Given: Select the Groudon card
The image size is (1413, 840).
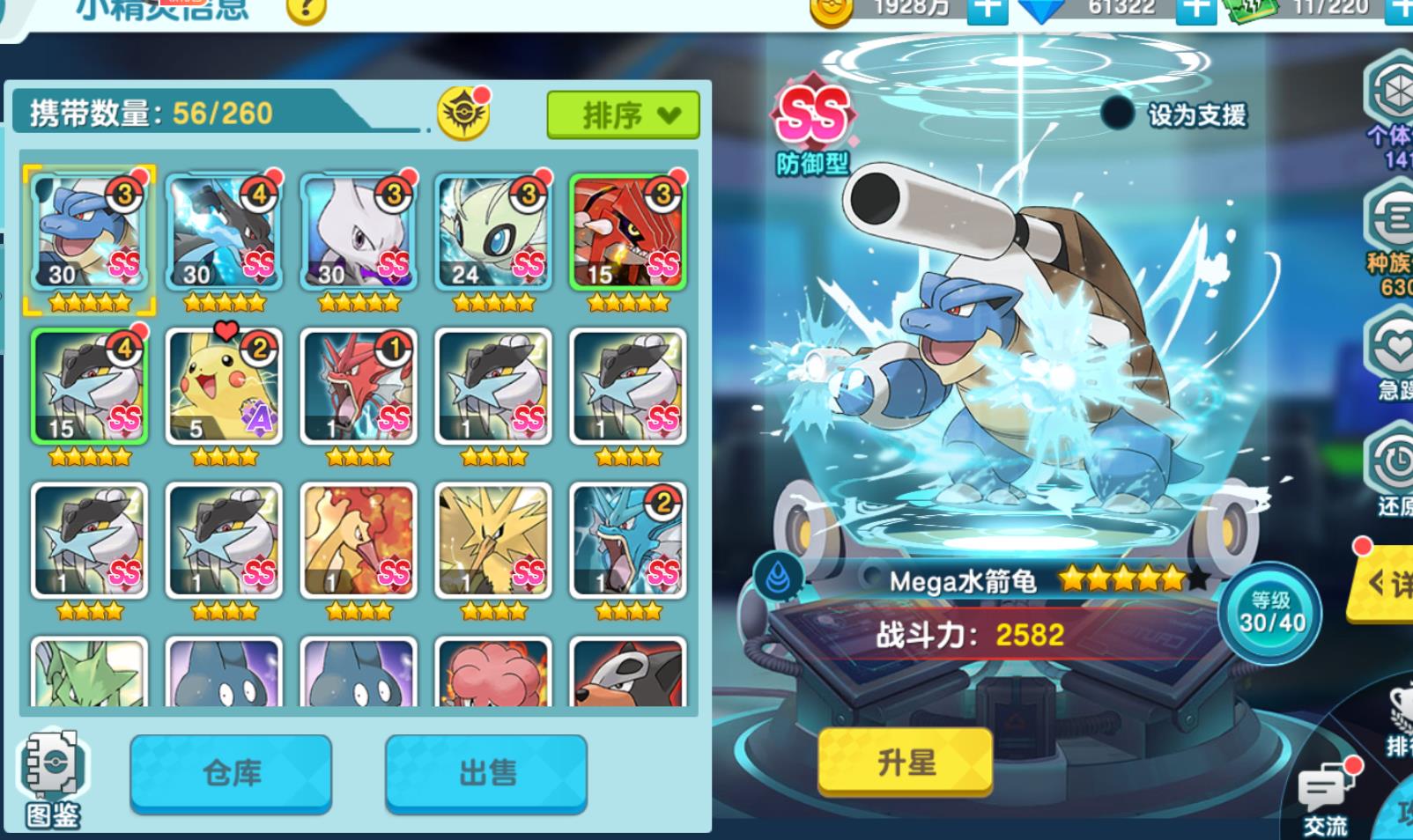Looking at the screenshot, I should [627, 232].
